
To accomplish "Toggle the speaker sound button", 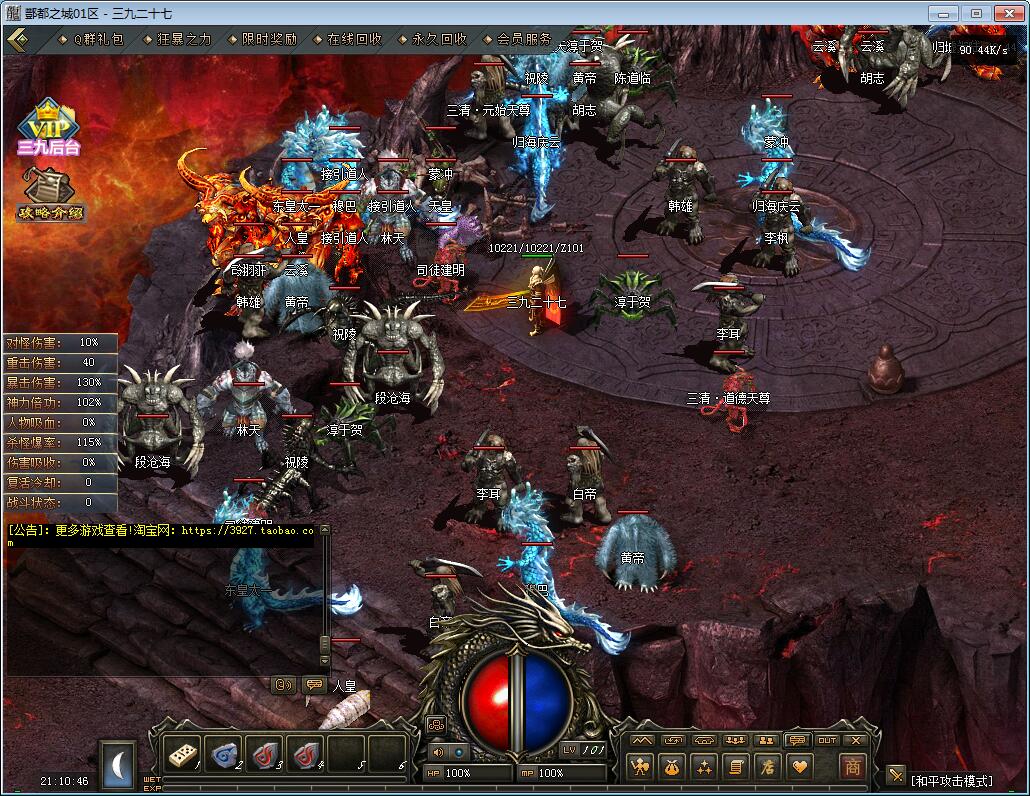I will pyautogui.click(x=438, y=751).
